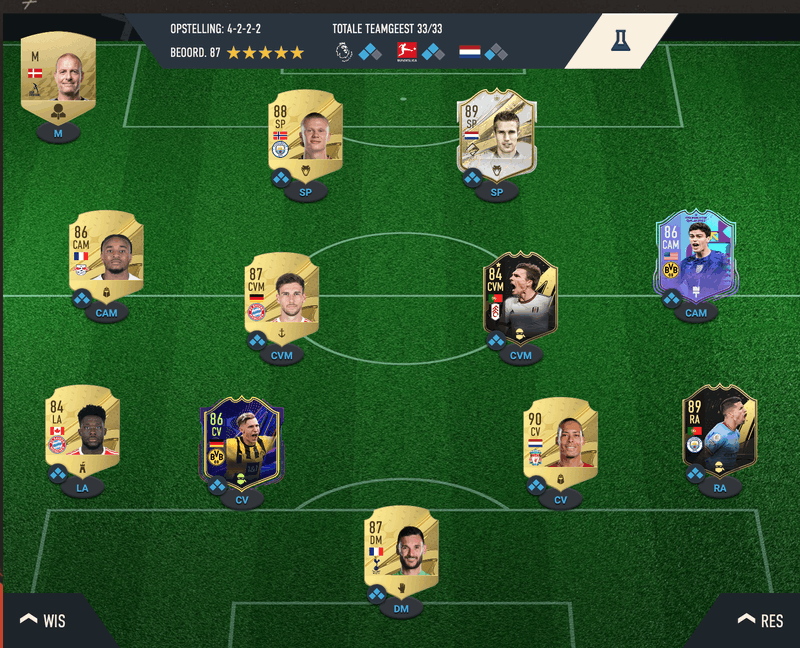Open the chemistry lab flask button

pyautogui.click(x=620, y=40)
